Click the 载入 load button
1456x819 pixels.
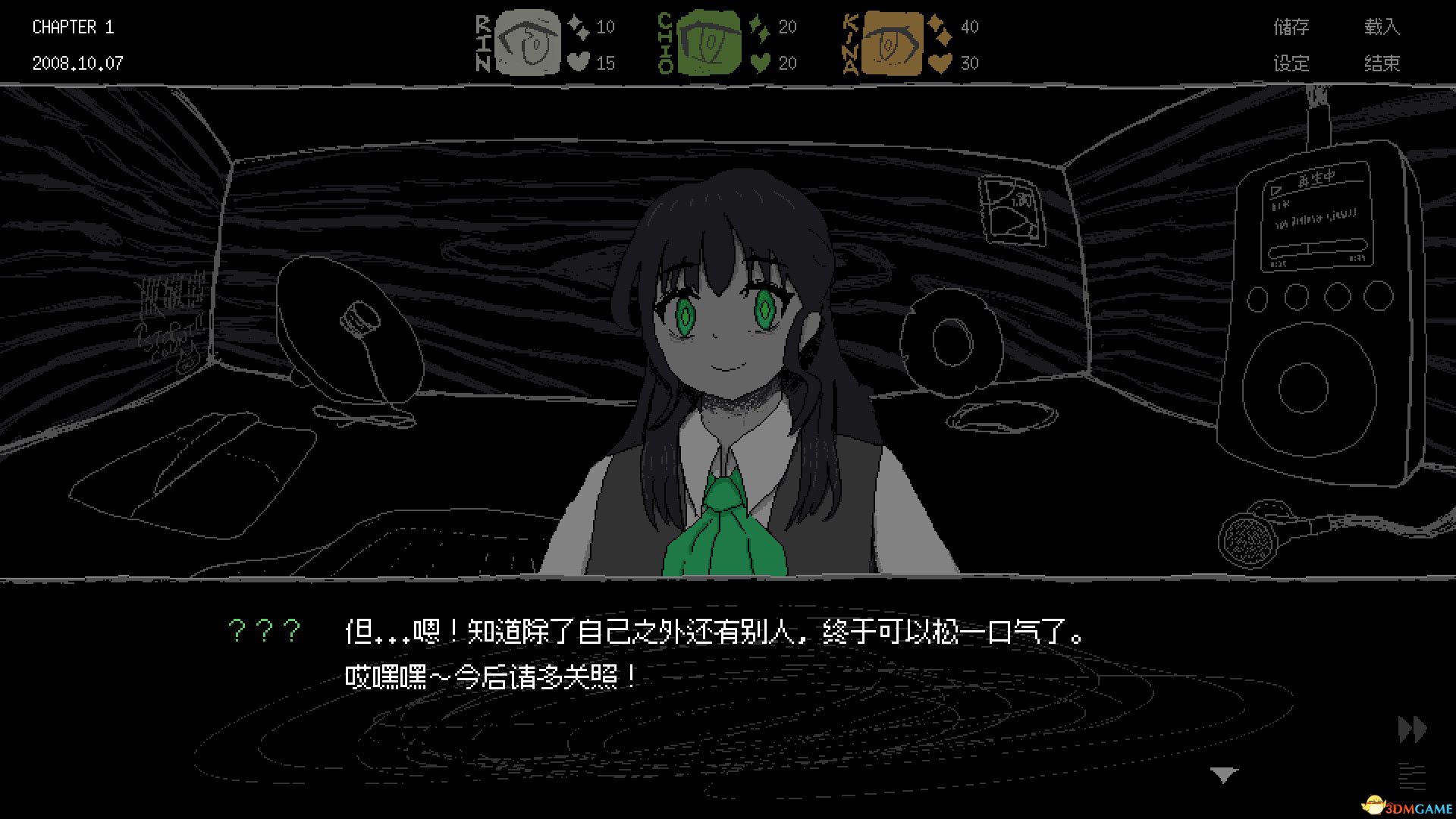pyautogui.click(x=1382, y=27)
